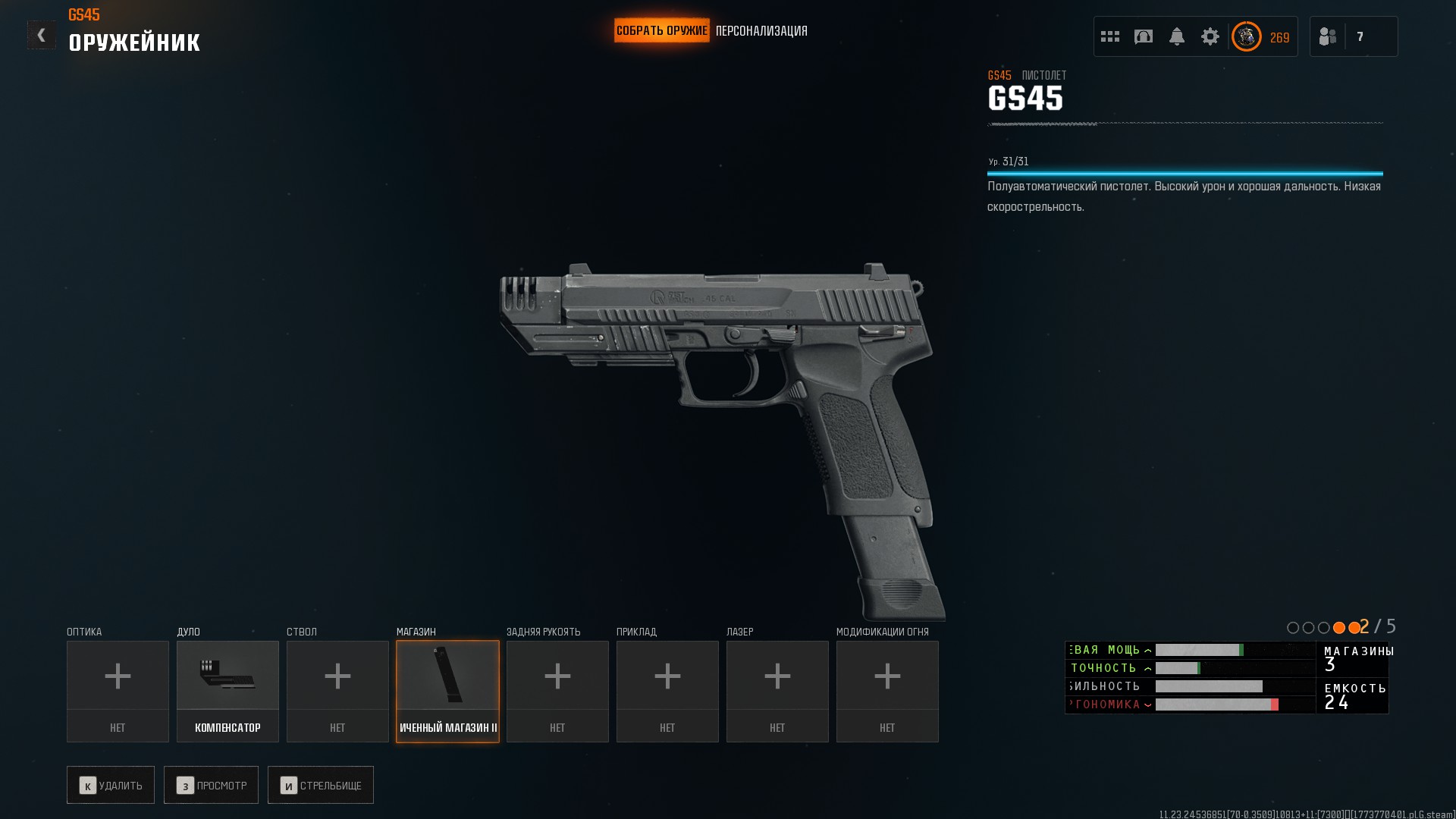Open the Персонализация tab
Image resolution: width=1456 pixels, height=819 pixels.
[761, 31]
